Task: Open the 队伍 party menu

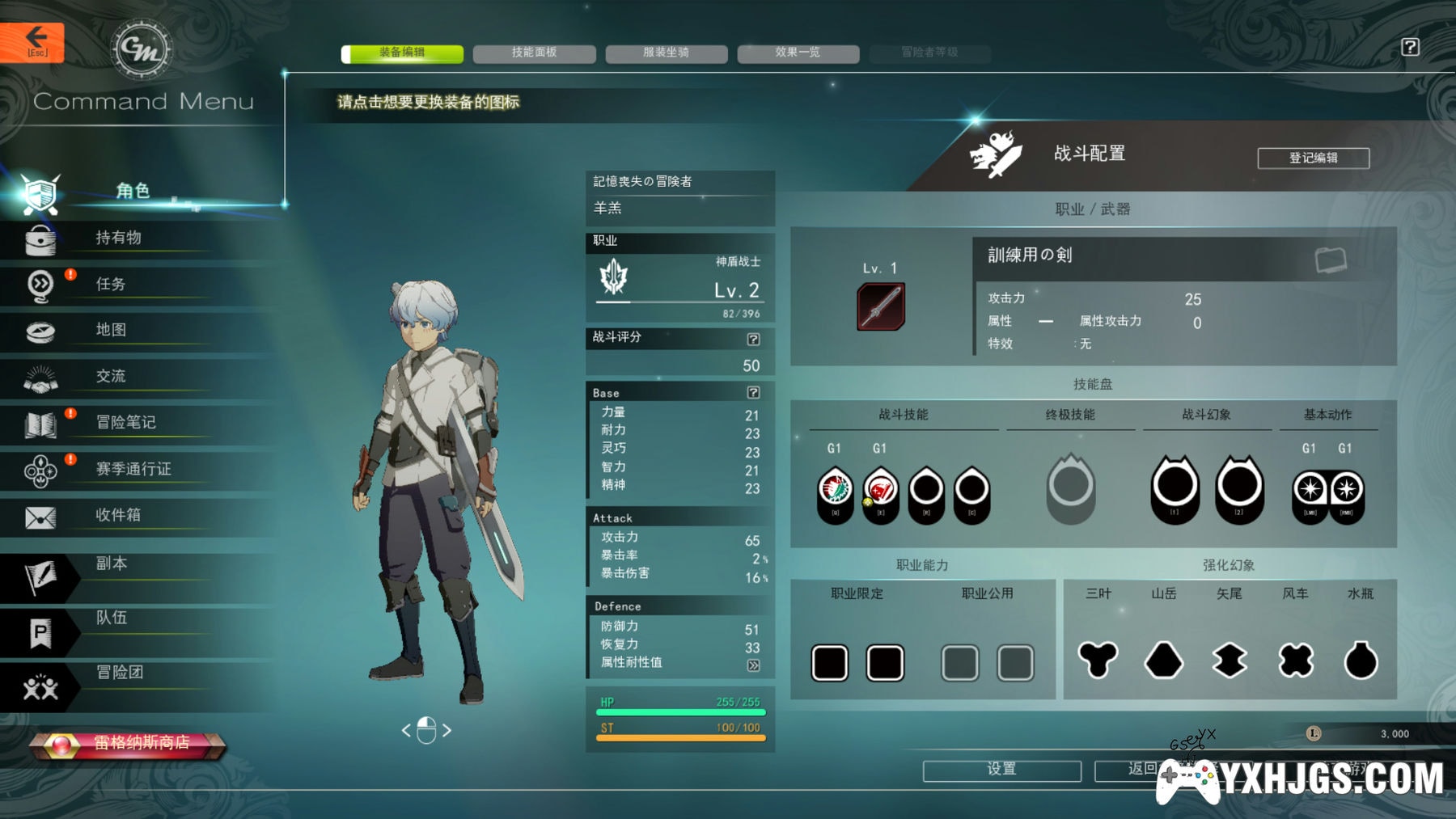Action: point(111,618)
